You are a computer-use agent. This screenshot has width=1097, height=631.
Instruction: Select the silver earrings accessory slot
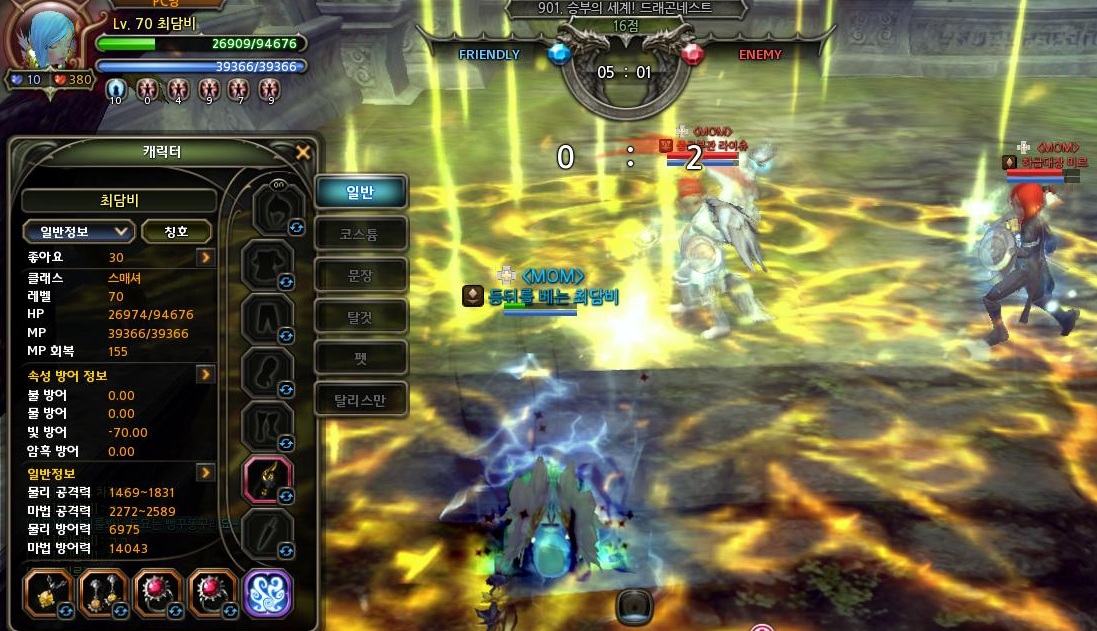click(103, 593)
